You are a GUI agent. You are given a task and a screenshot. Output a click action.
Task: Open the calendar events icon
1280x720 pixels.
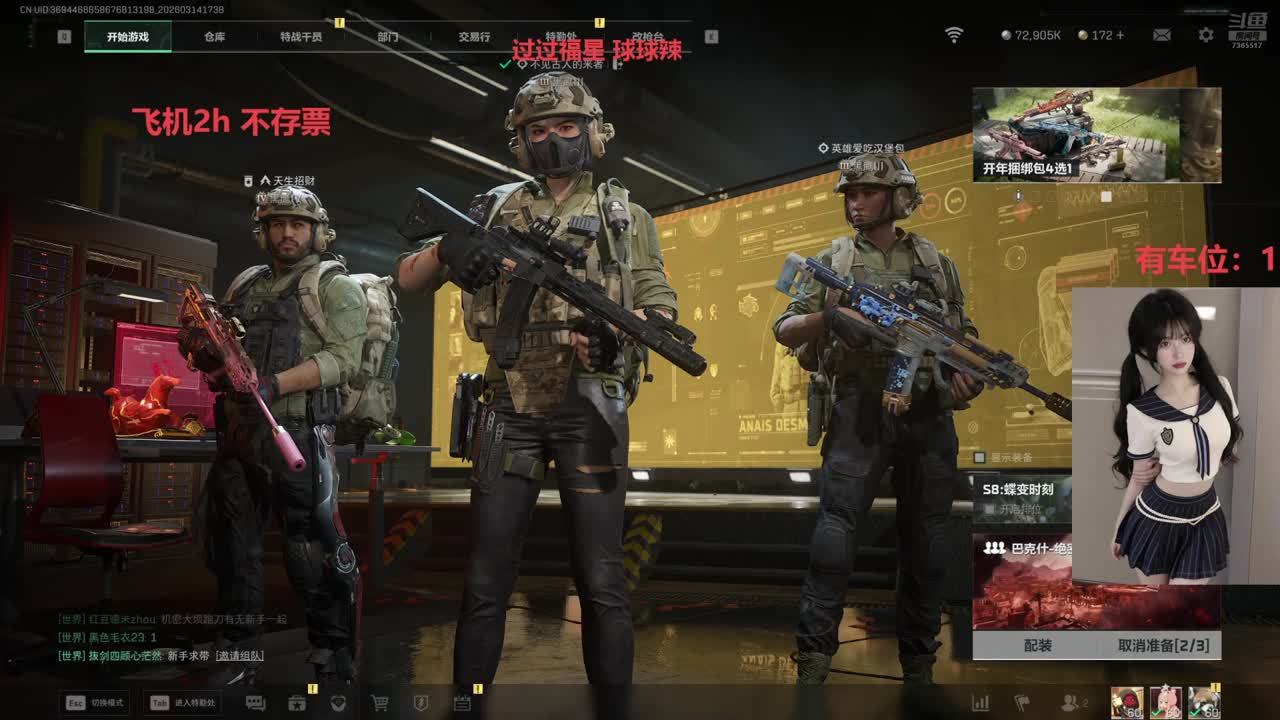click(462, 703)
